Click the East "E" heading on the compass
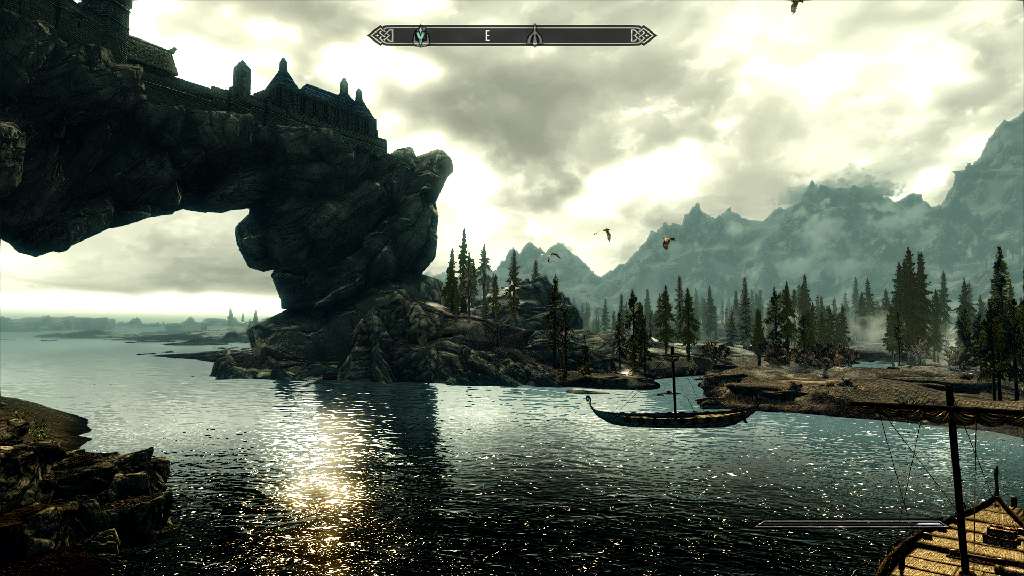The image size is (1024, 576). [487, 36]
